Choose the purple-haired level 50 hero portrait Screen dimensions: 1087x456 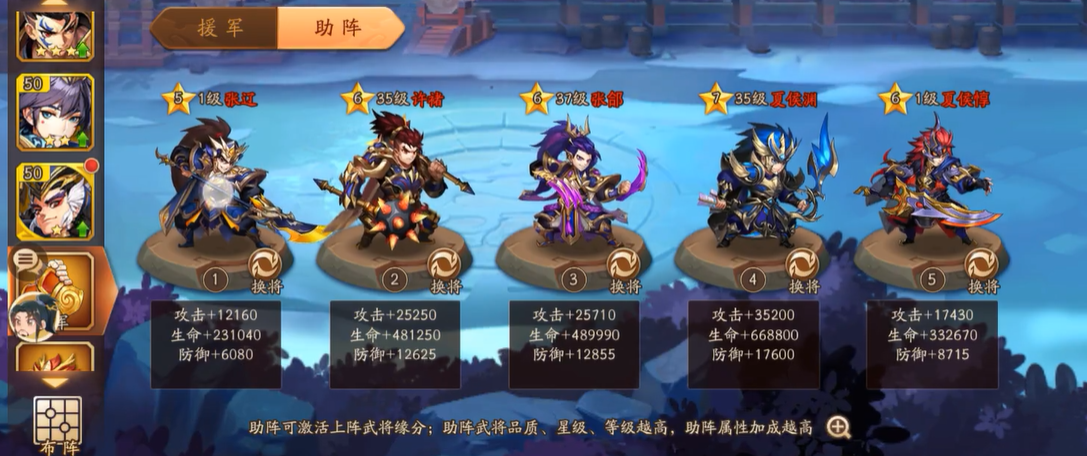(x=55, y=112)
